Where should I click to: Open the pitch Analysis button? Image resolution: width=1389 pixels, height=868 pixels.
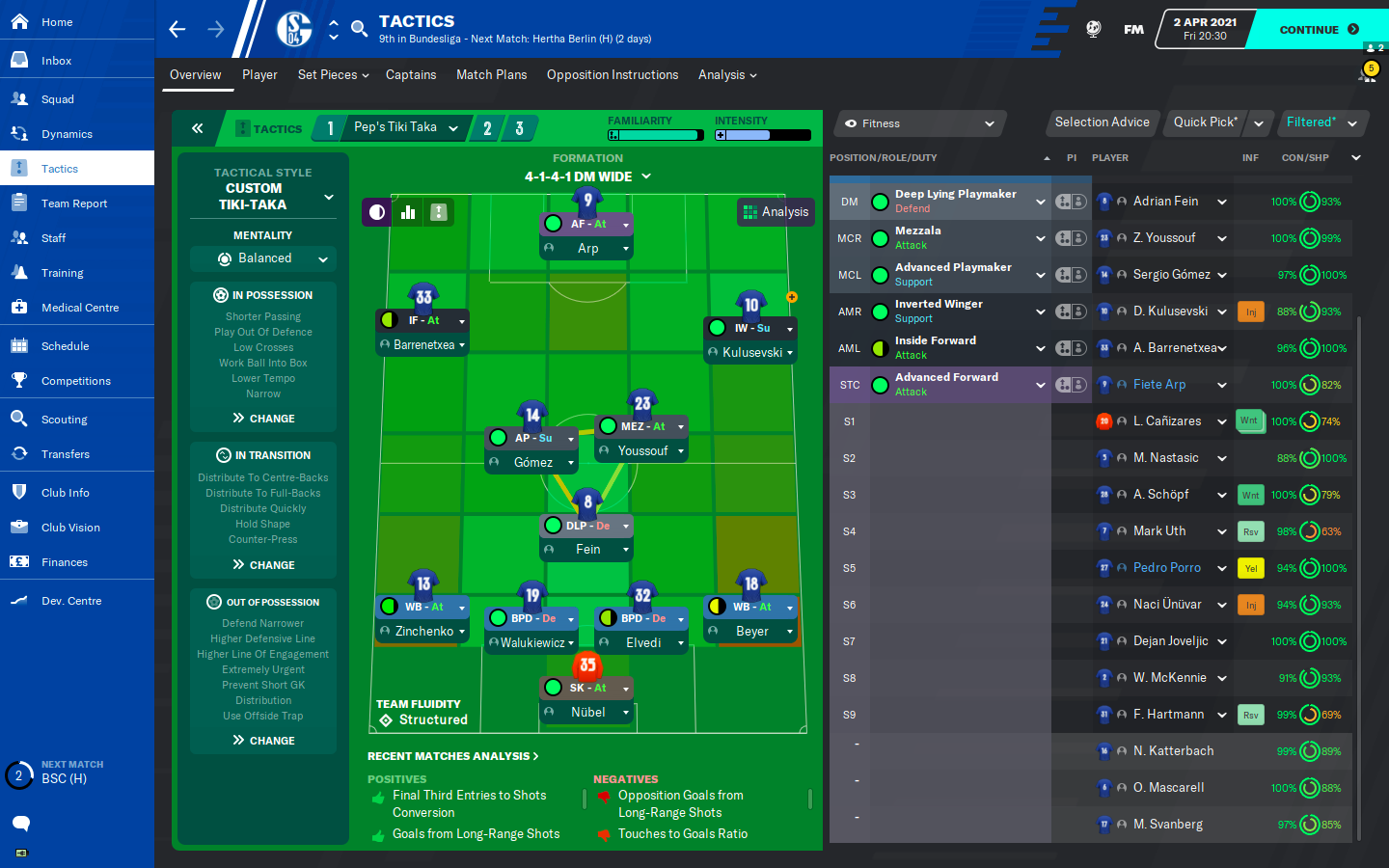coord(776,212)
